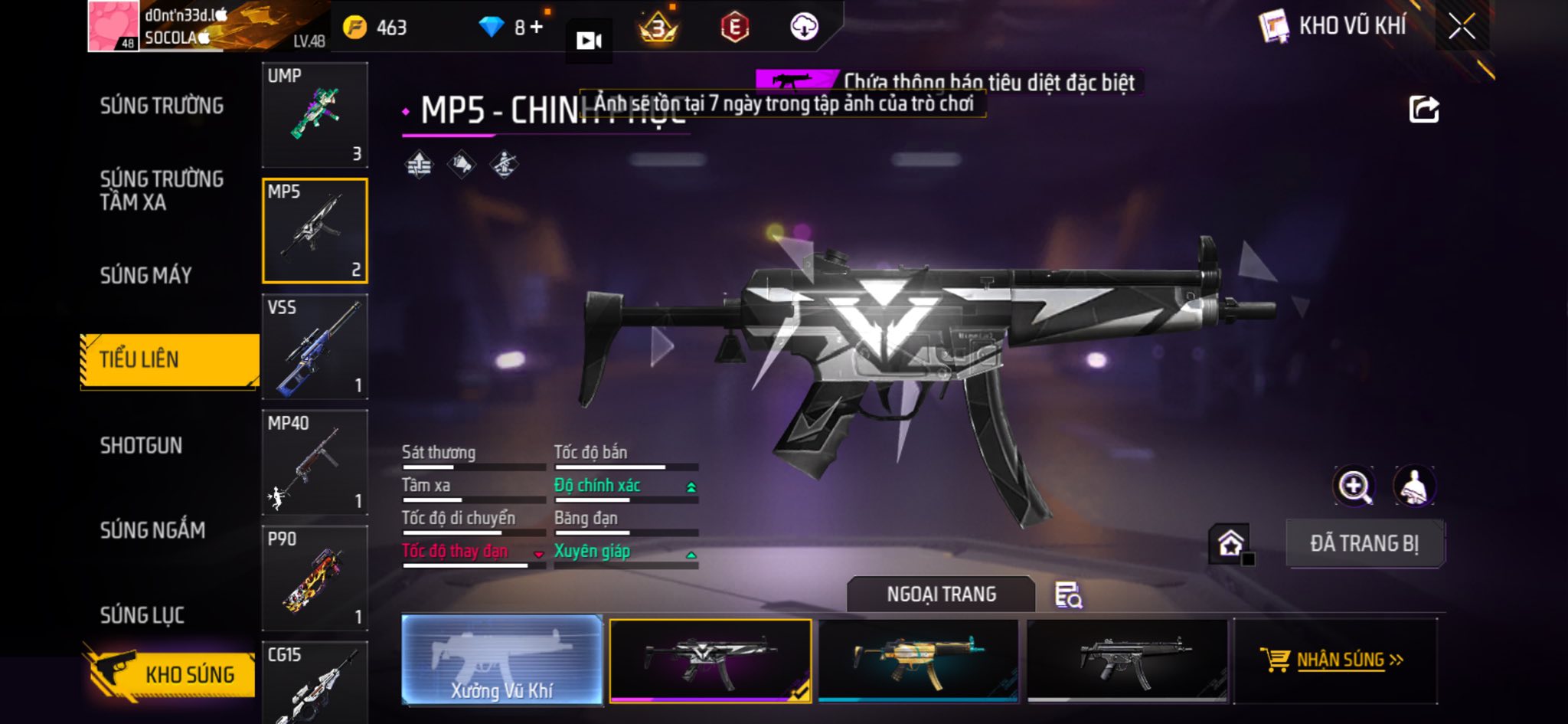Zoom in with the magnifier icon
The image size is (1568, 724).
click(1354, 486)
